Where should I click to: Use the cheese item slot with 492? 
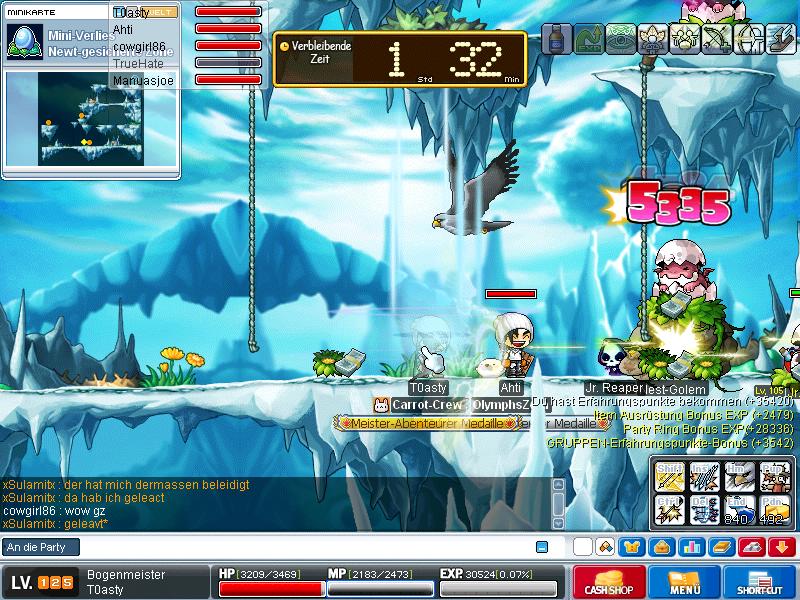(772, 509)
